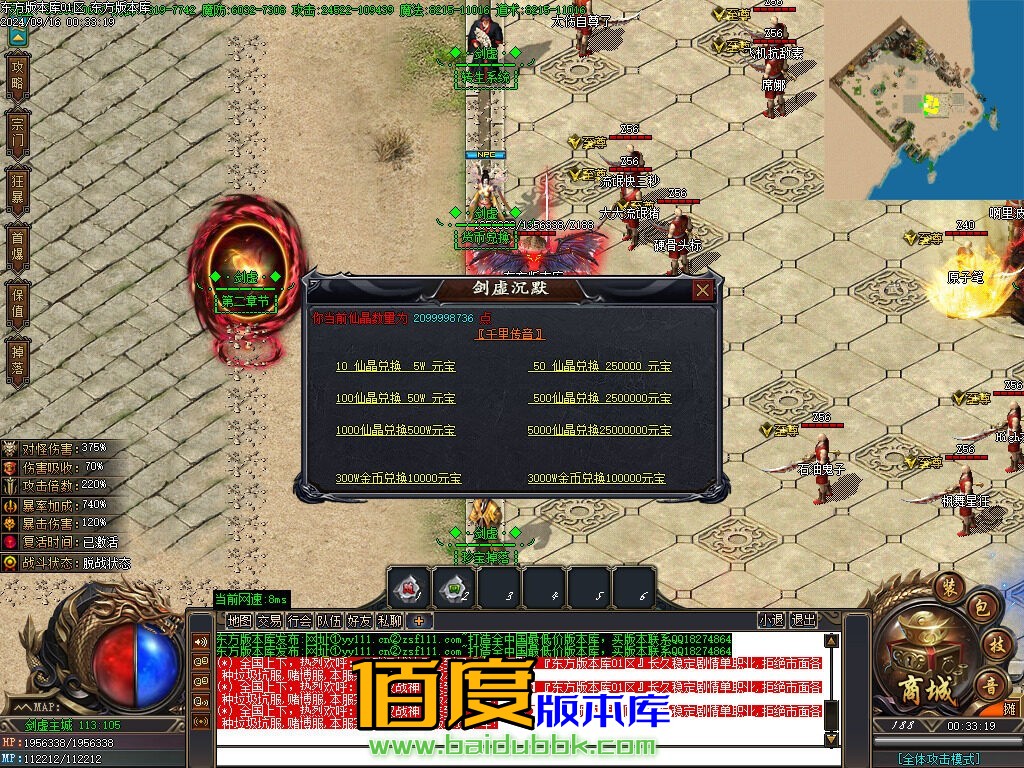
Task: Close the 剑虚沉默 exchange dialog
Action: point(703,290)
